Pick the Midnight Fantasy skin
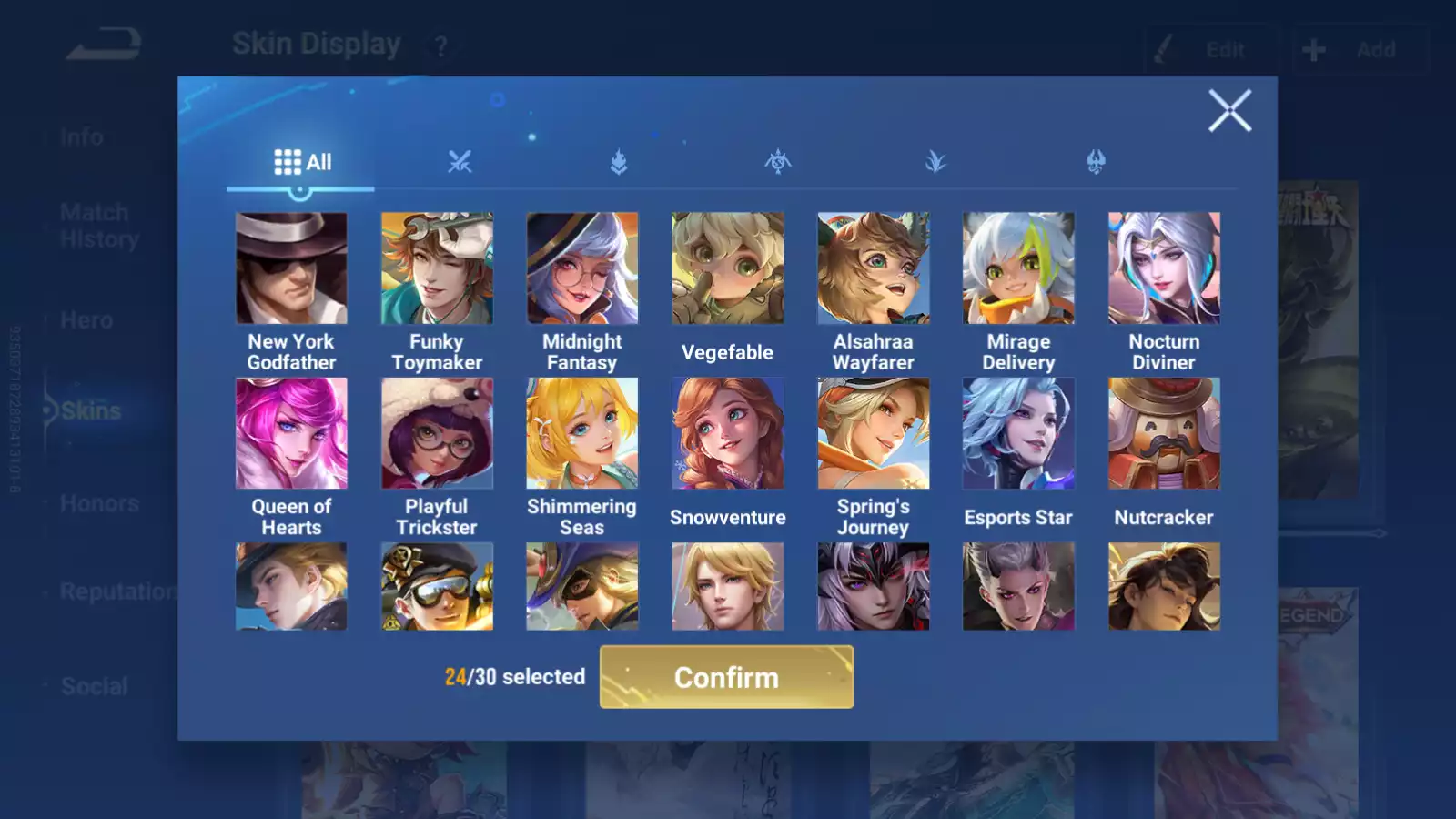 [x=582, y=268]
